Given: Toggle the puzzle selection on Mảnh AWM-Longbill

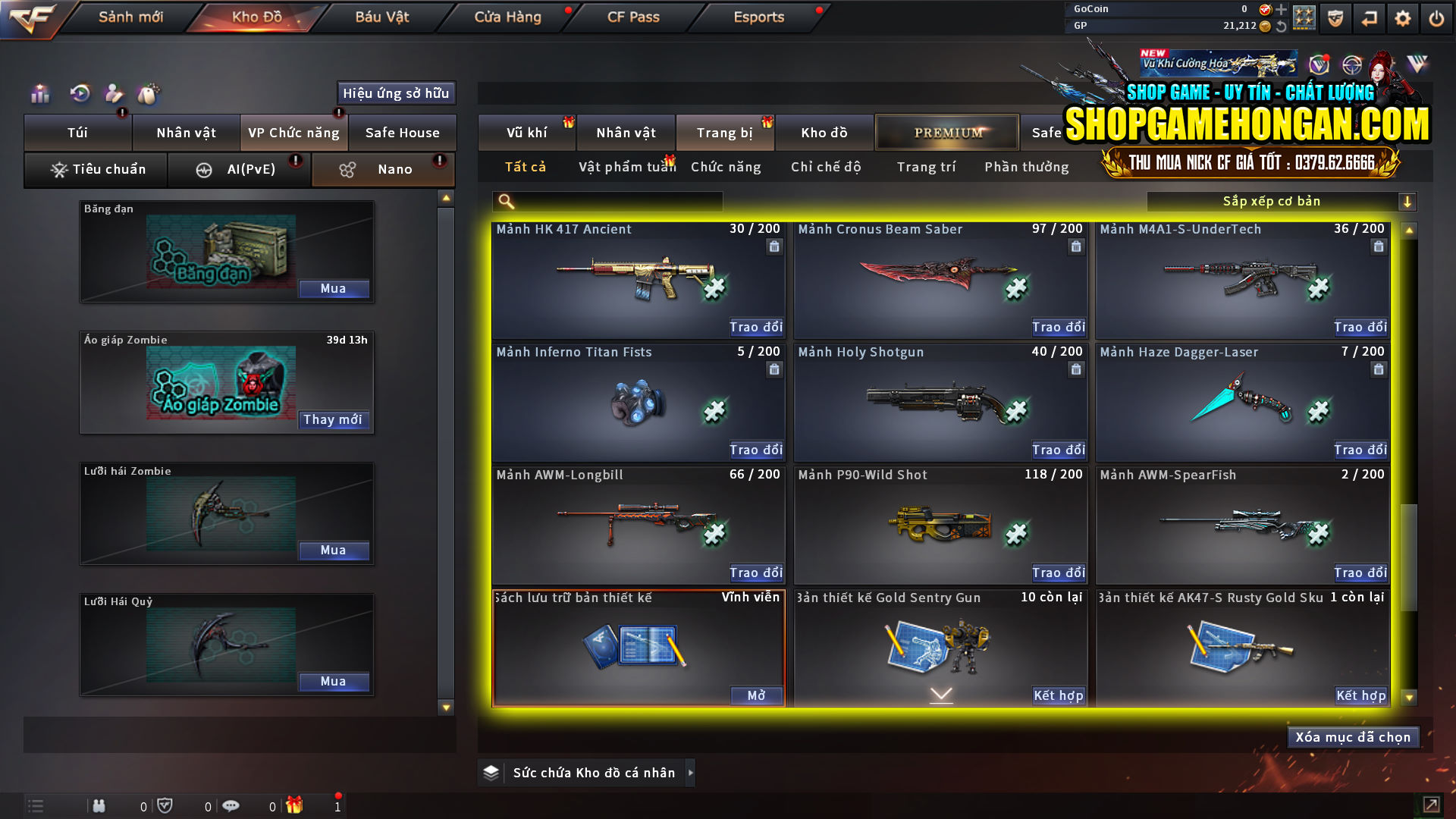Looking at the screenshot, I should [x=713, y=534].
